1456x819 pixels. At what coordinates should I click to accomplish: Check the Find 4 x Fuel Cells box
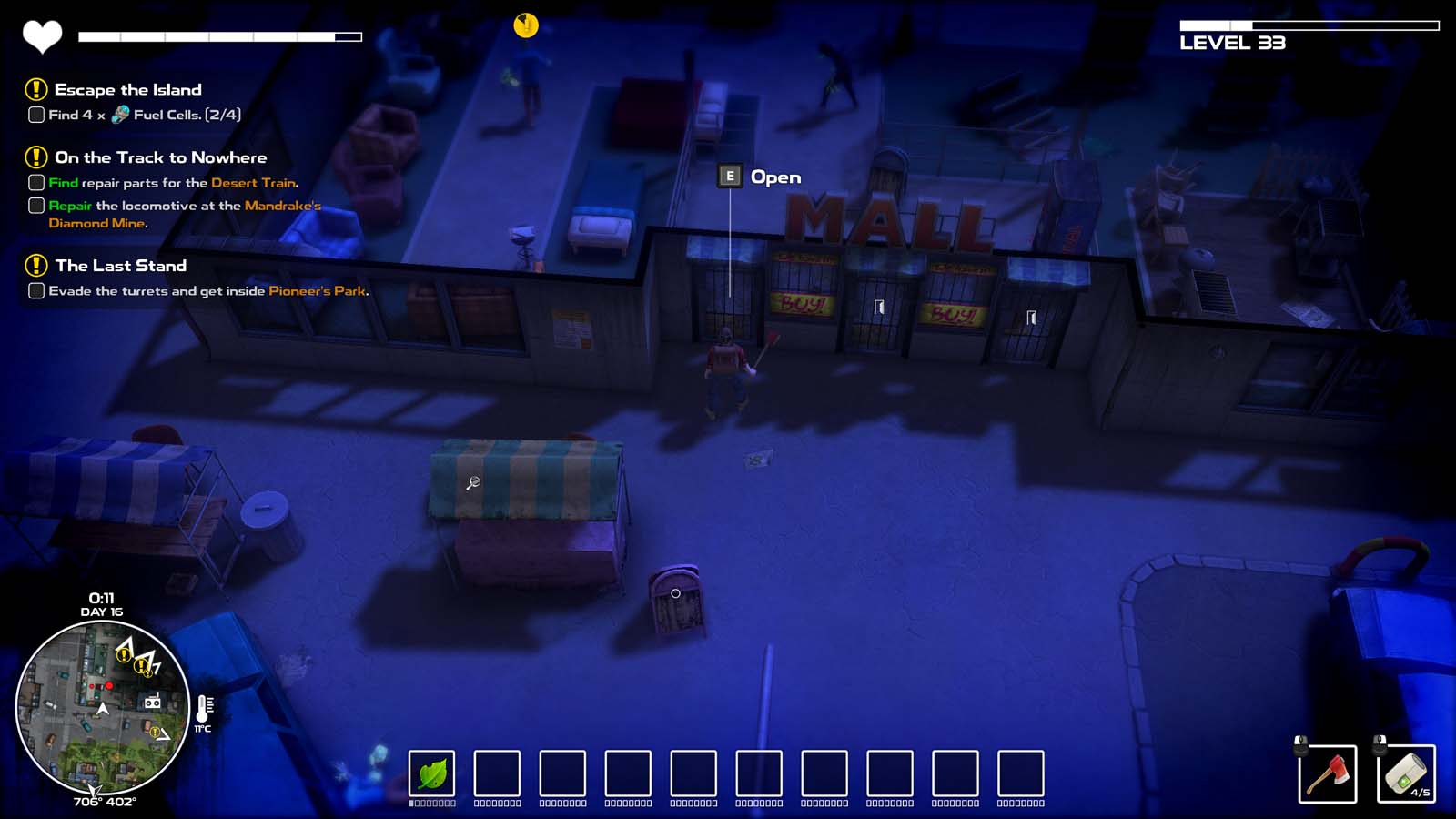35,114
